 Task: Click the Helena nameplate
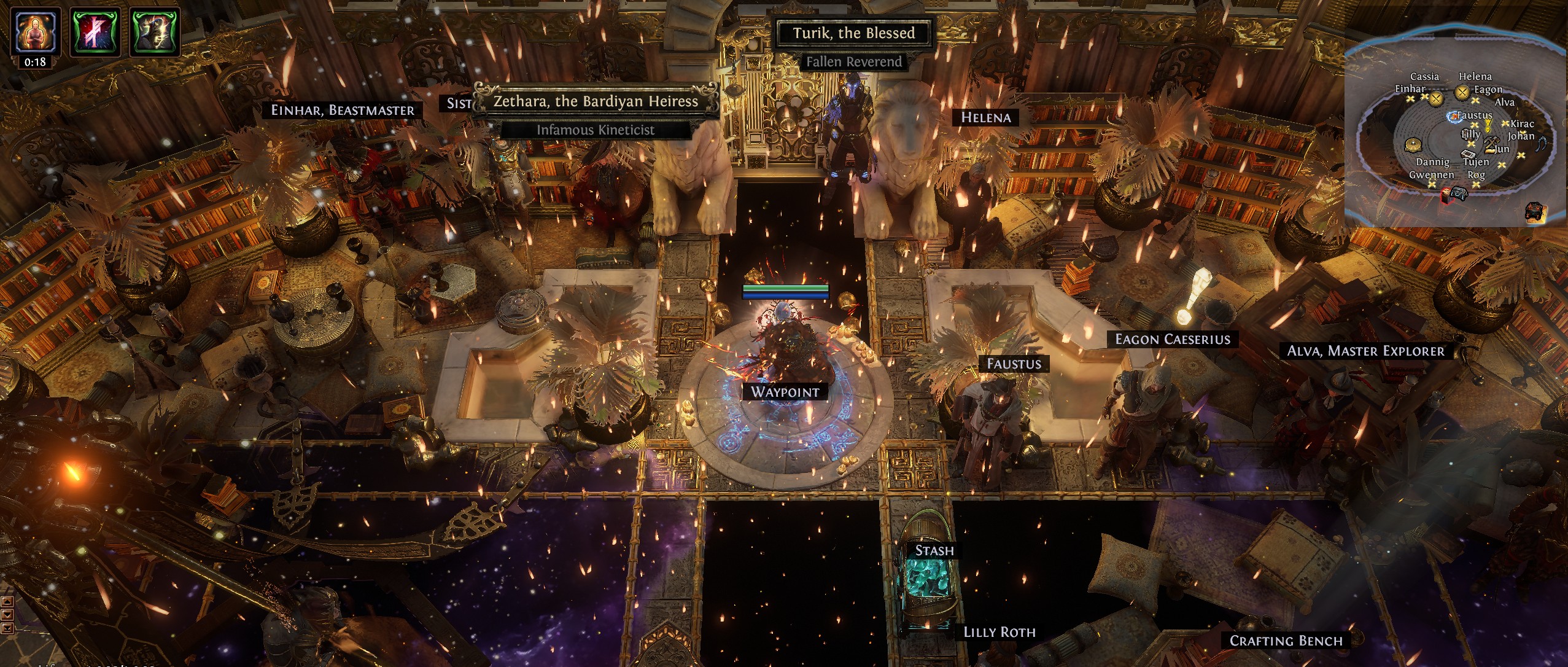point(985,117)
